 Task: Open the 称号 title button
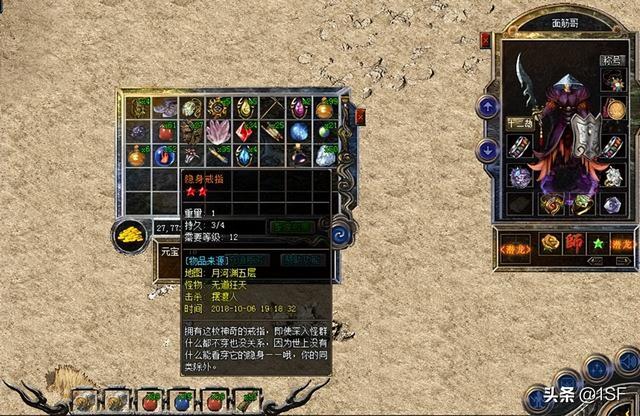[612, 59]
